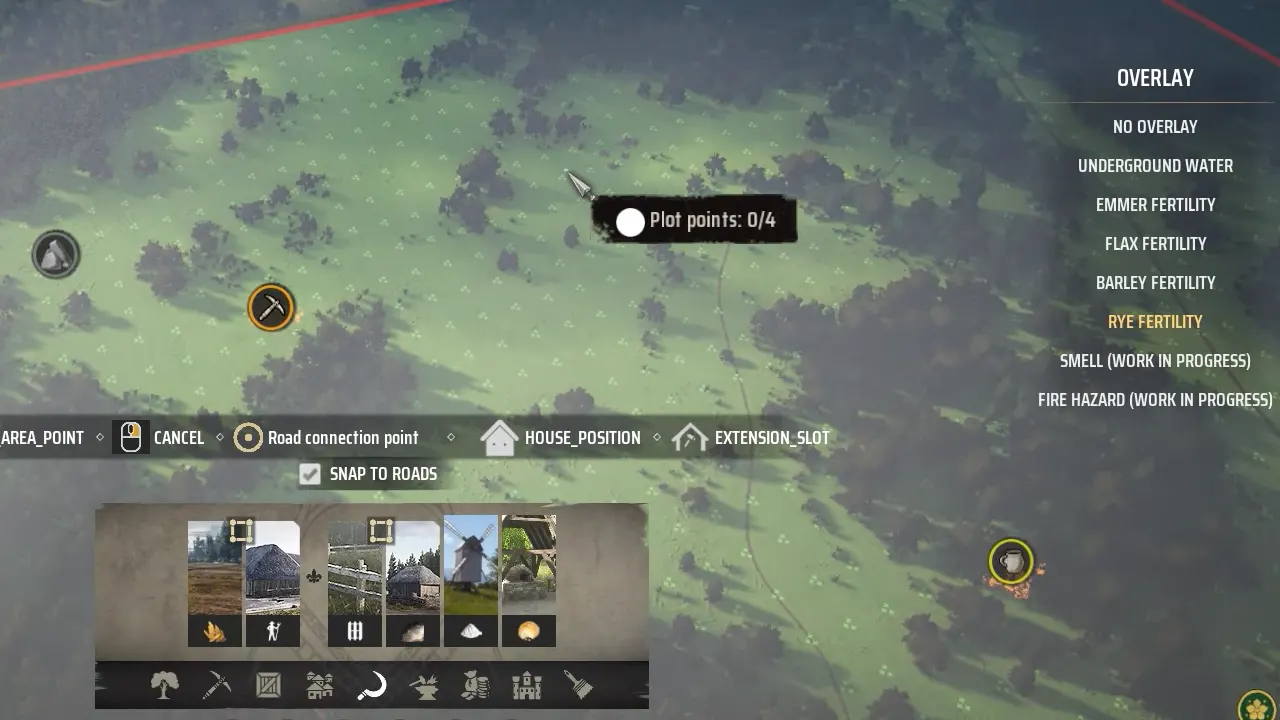Image resolution: width=1280 pixels, height=720 pixels.
Task: Display the Barley Fertility overlay
Action: point(1155,283)
